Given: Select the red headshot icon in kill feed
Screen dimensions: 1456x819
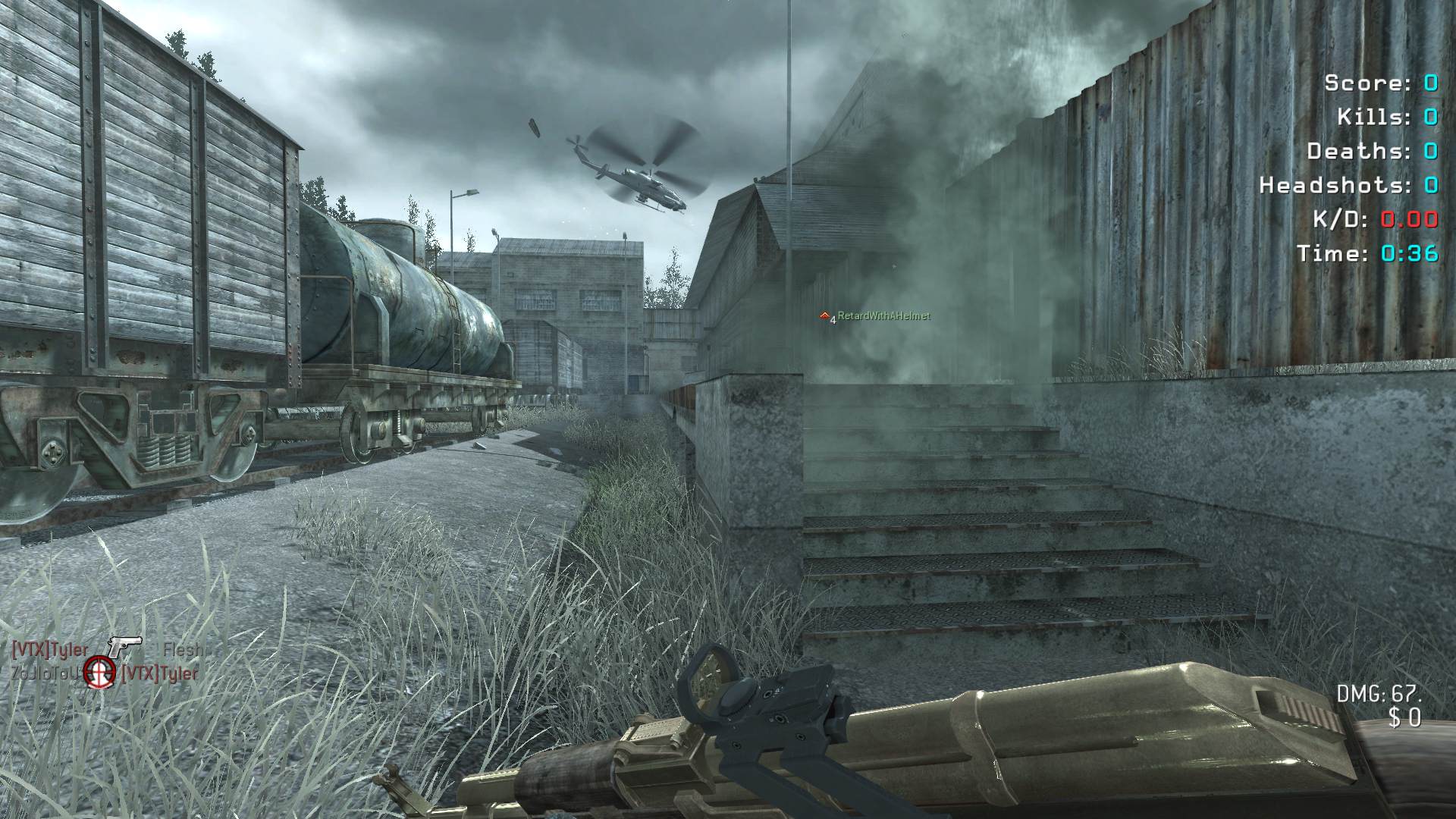Looking at the screenshot, I should point(99,670).
